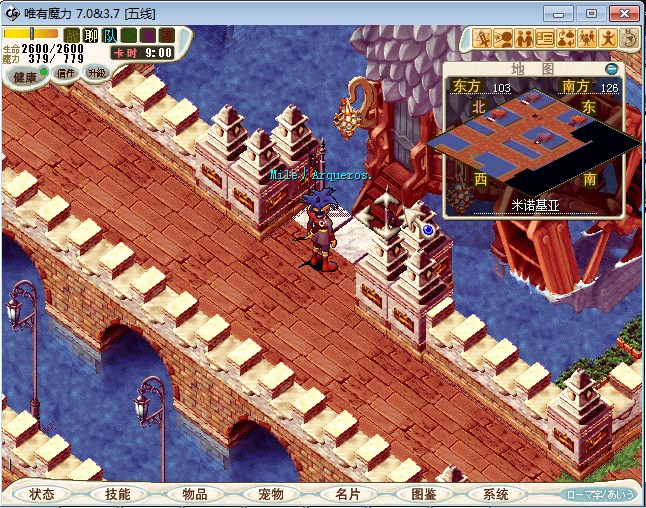Click the money bags trade icon
Screen dimensions: 646x508
pyautogui.click(x=566, y=38)
